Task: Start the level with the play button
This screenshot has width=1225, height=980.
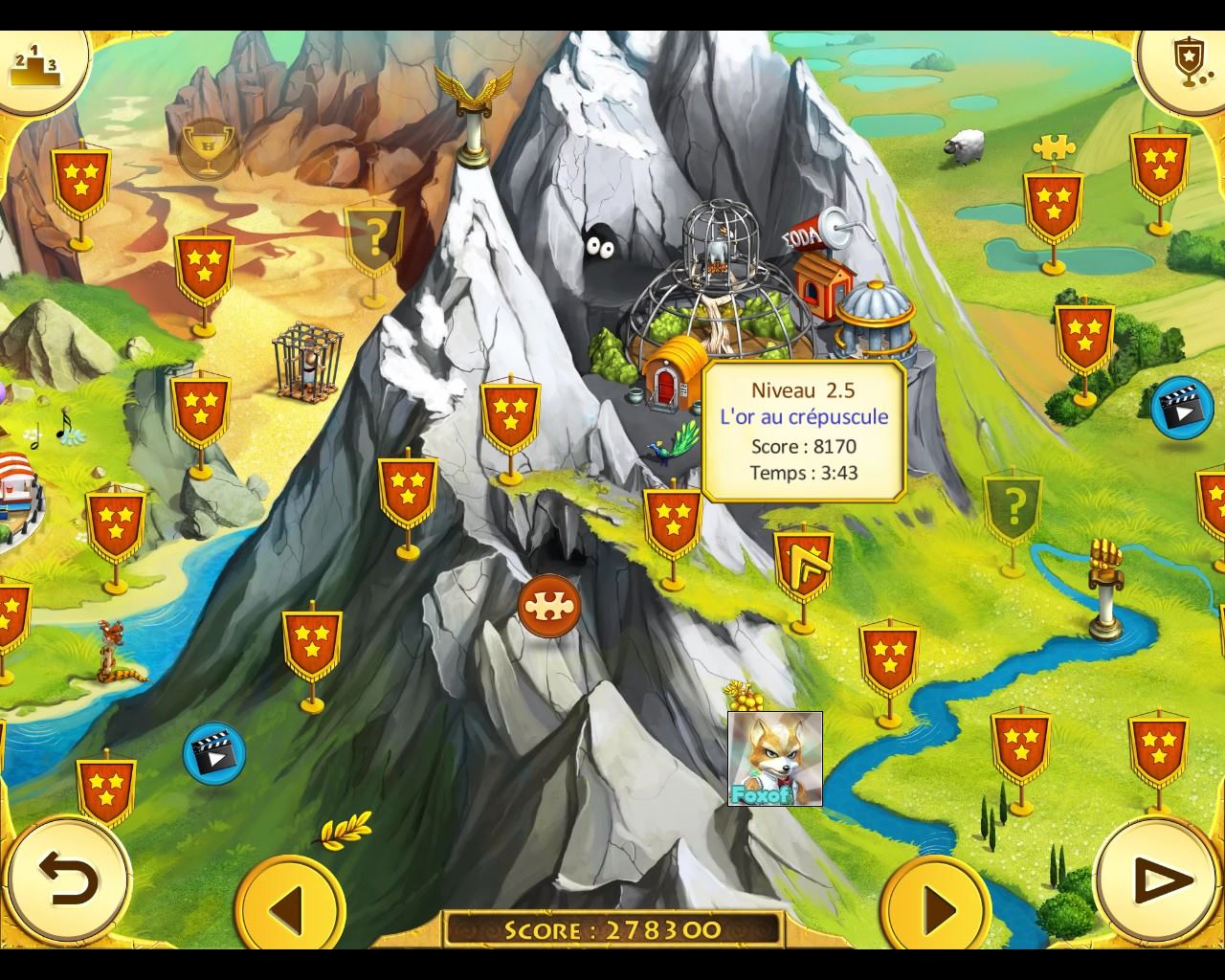Action: [x=1160, y=880]
